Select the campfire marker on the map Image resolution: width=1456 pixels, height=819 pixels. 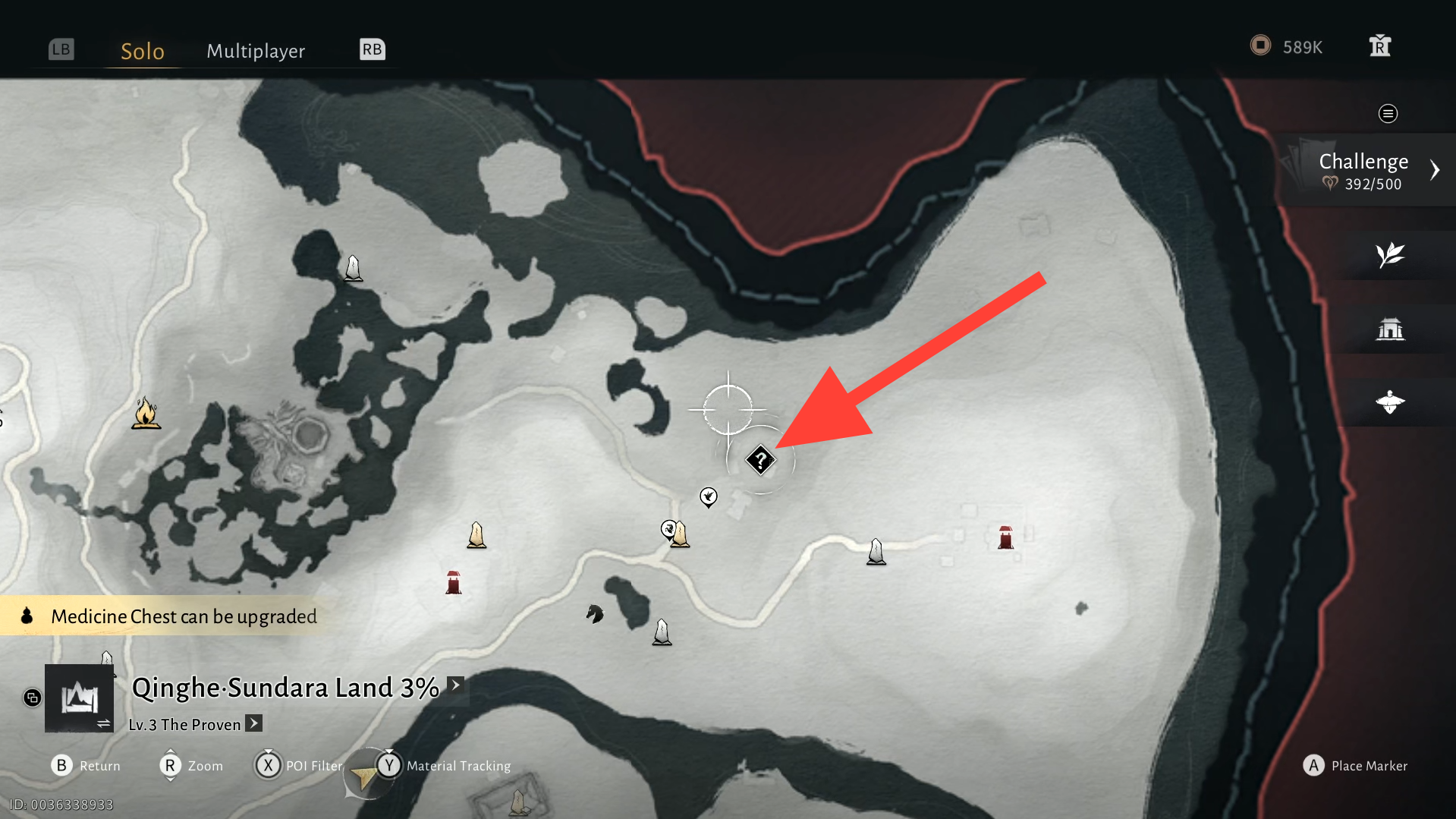146,414
